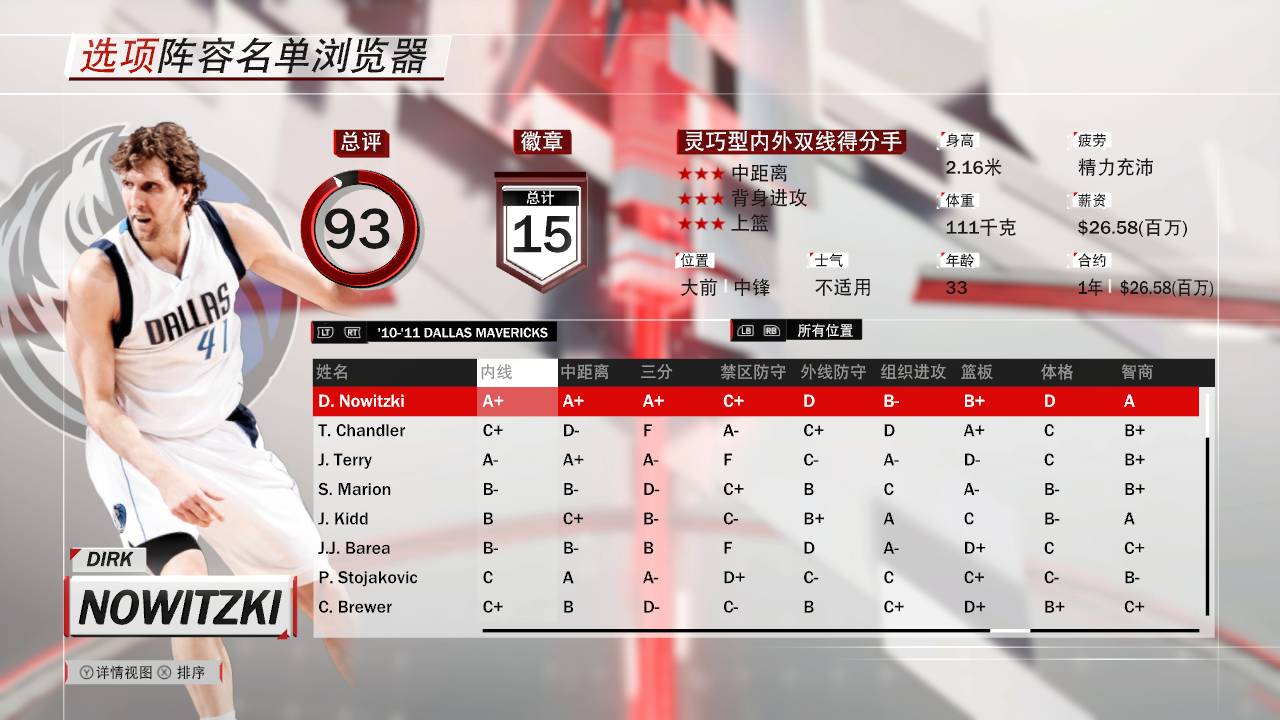Click the LT shoulder button icon
1280x720 pixels.
coord(324,332)
